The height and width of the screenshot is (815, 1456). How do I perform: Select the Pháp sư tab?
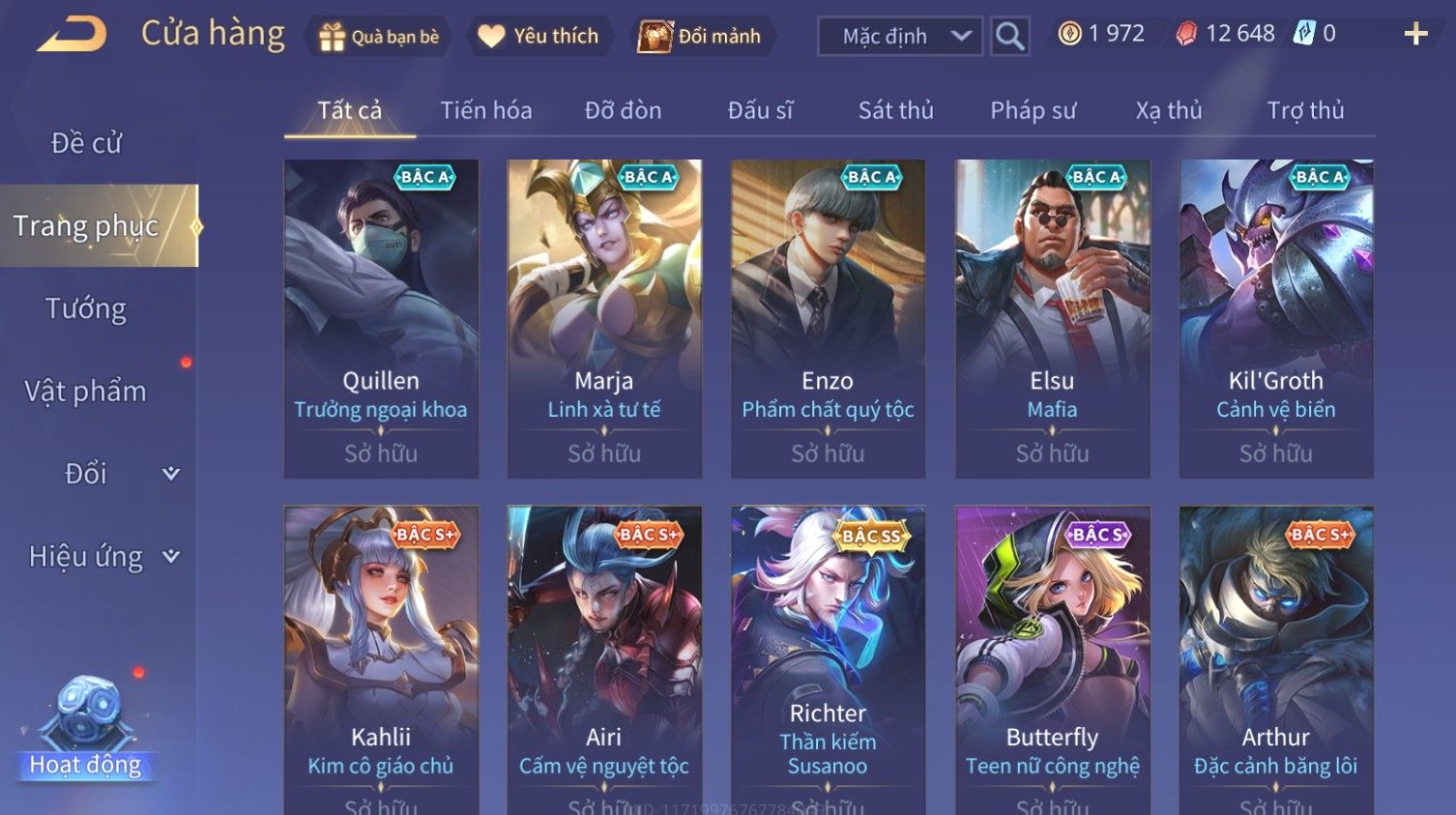click(1033, 110)
